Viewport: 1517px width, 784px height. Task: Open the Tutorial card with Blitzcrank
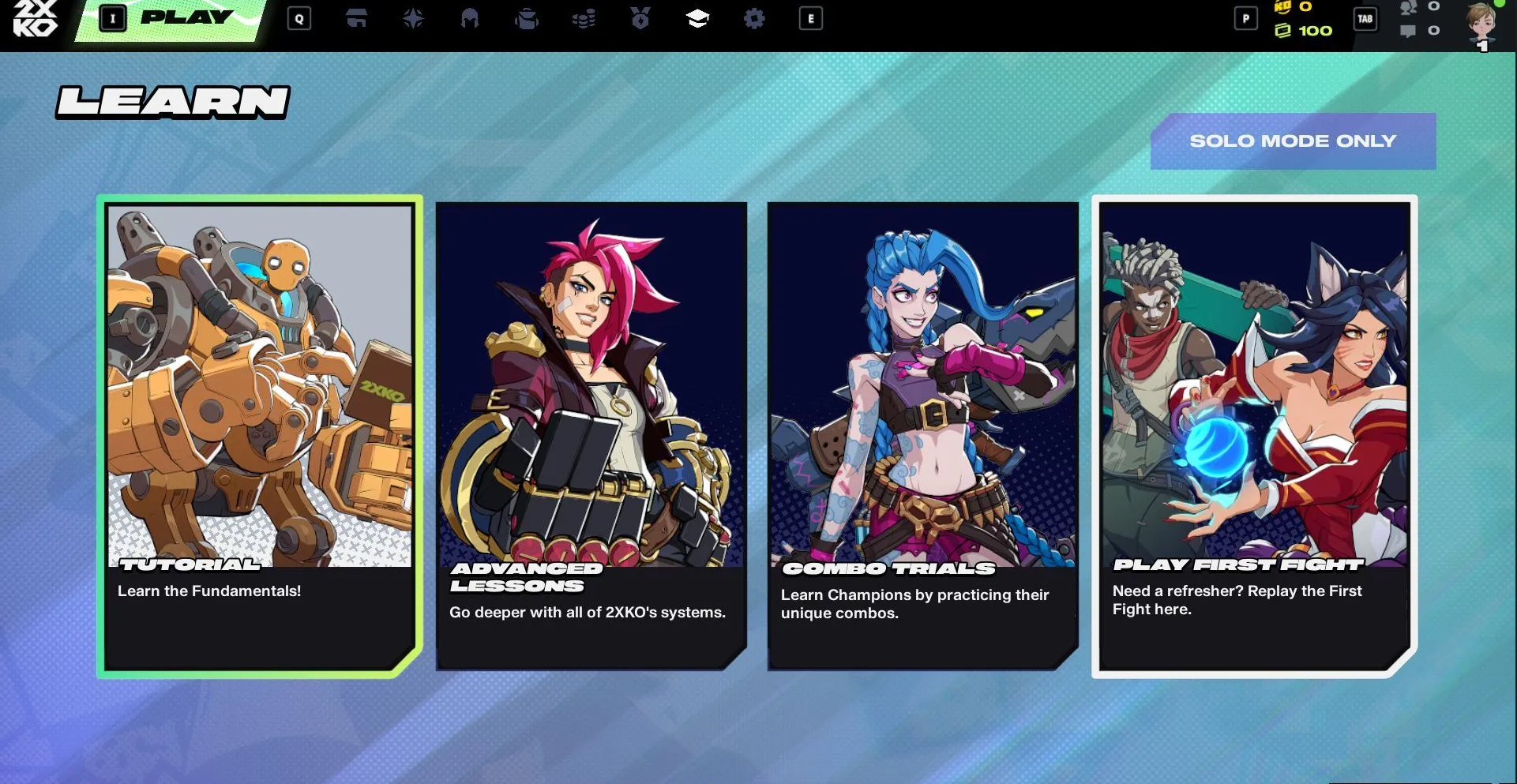[259, 436]
